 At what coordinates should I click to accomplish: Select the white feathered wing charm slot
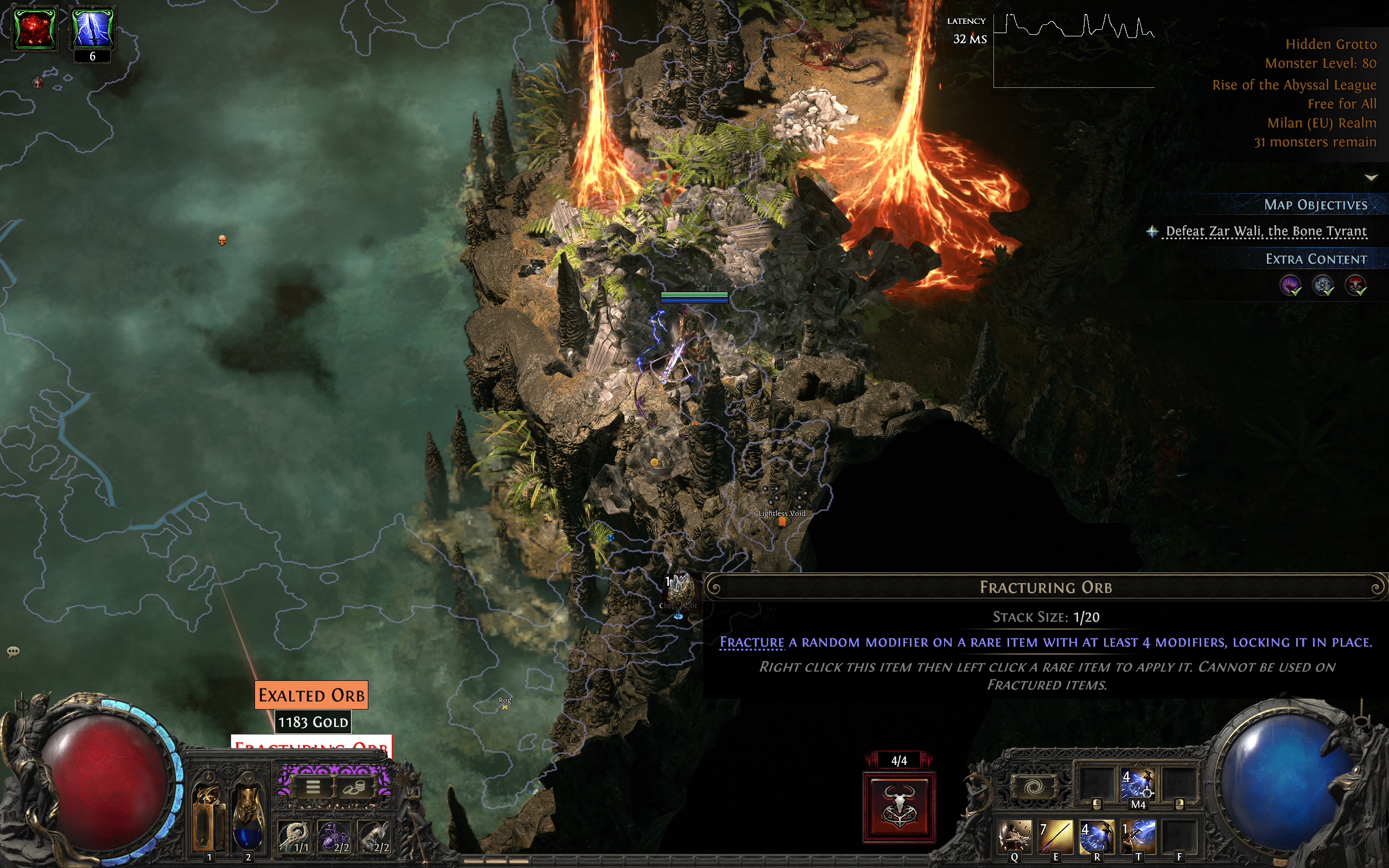[x=295, y=836]
